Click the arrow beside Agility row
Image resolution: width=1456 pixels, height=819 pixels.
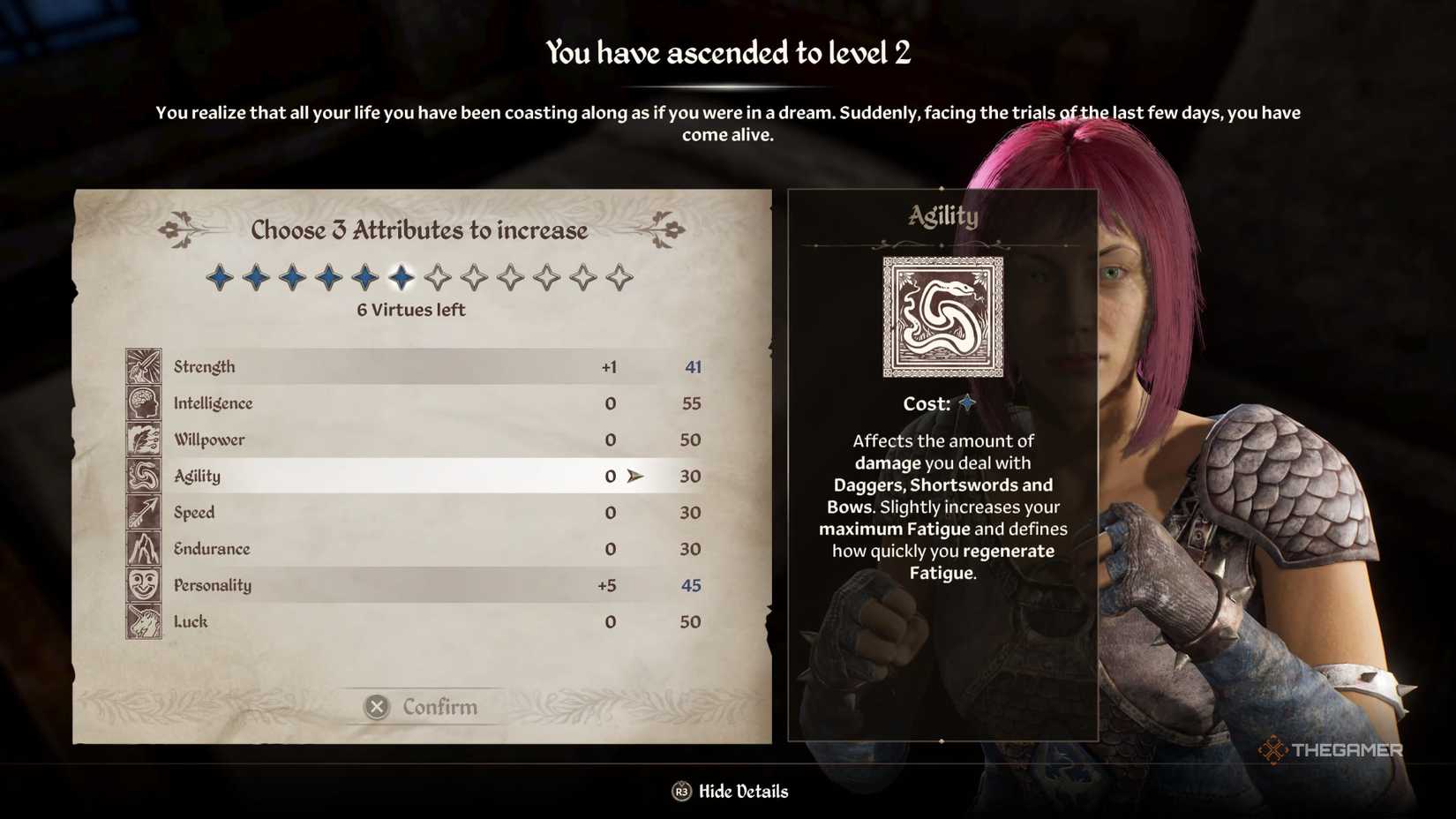click(634, 475)
